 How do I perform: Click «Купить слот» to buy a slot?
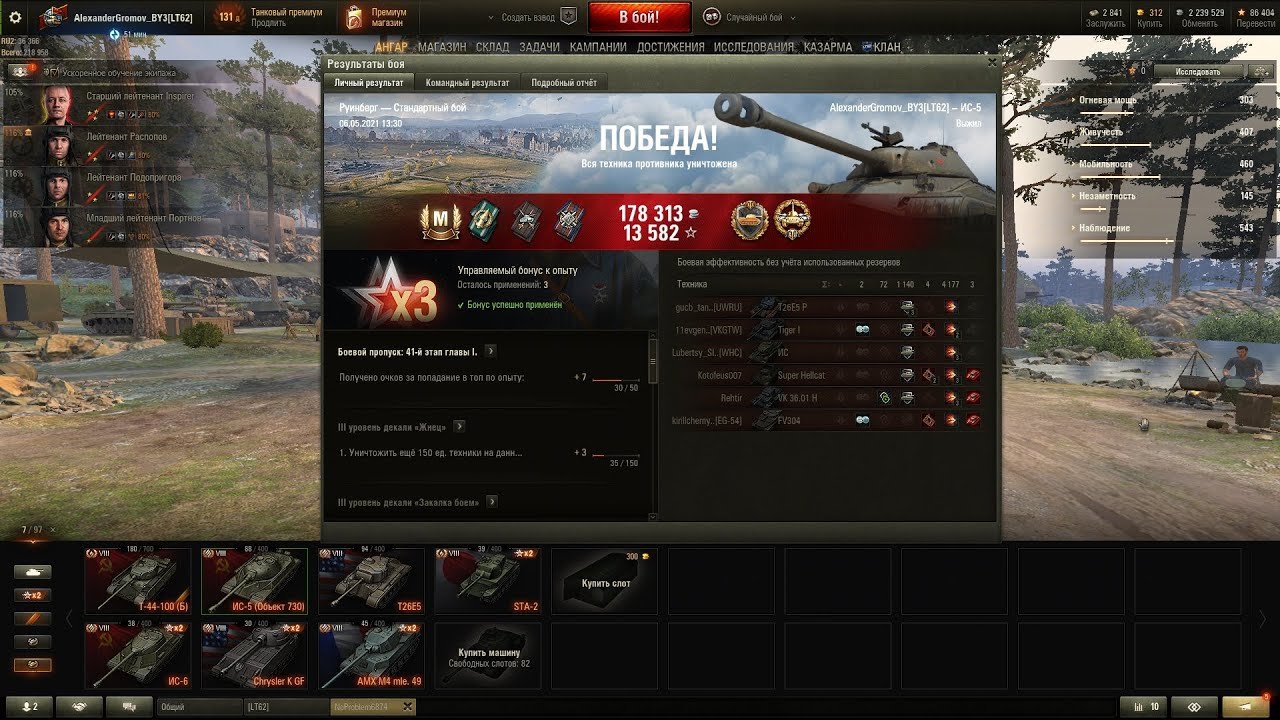coord(604,581)
